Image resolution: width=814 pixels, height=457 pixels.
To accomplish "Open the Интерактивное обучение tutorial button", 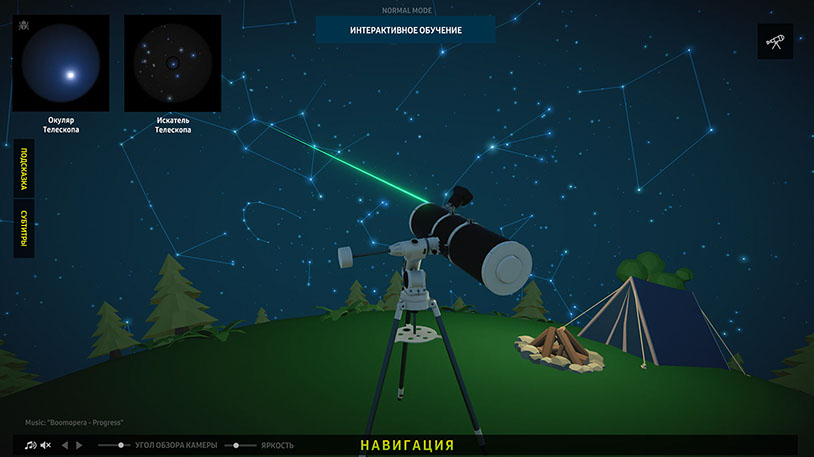I will (x=405, y=30).
